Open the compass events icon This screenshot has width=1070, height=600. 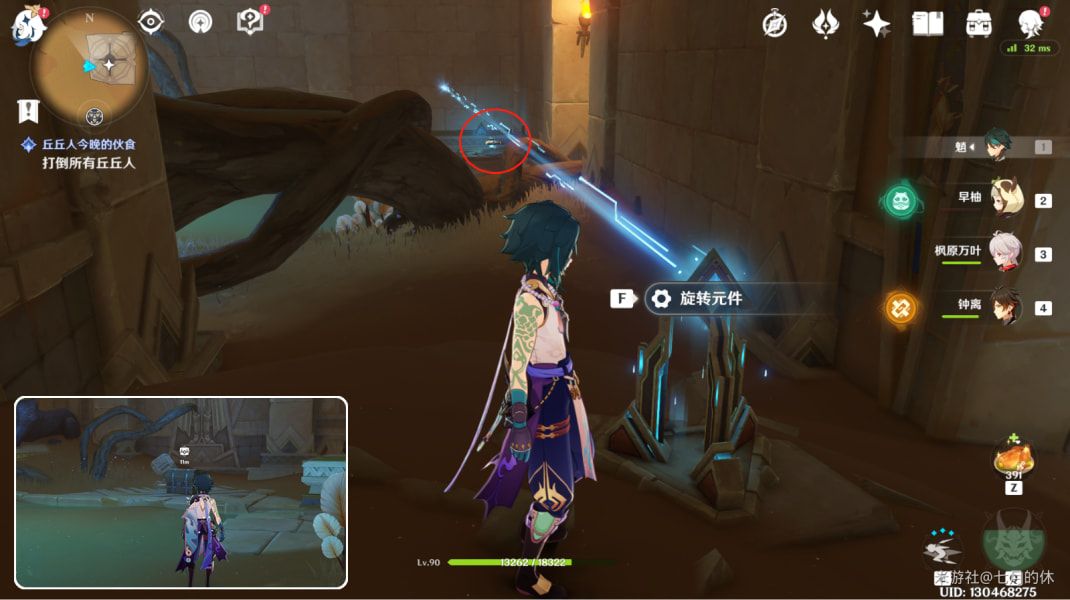[774, 24]
